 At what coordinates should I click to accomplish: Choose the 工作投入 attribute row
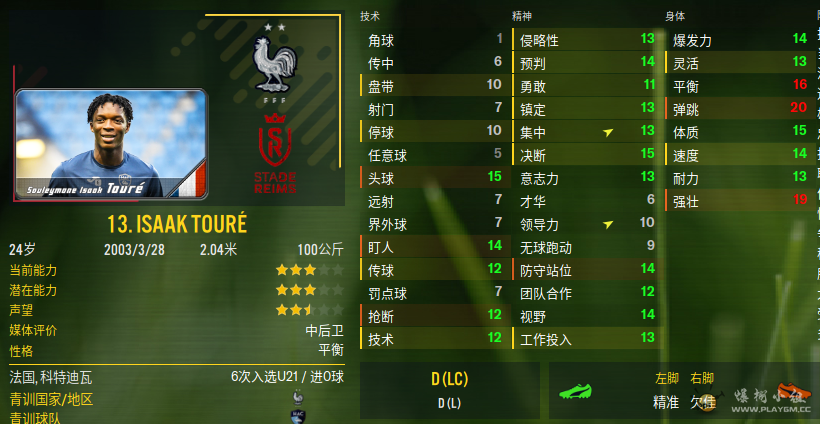coord(586,339)
